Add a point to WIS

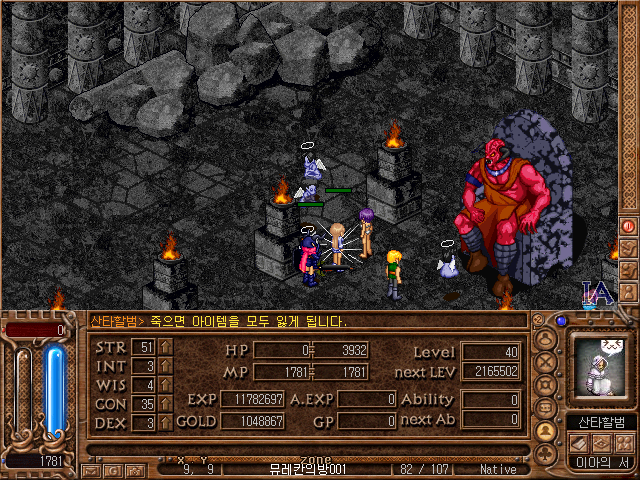(x=166, y=385)
